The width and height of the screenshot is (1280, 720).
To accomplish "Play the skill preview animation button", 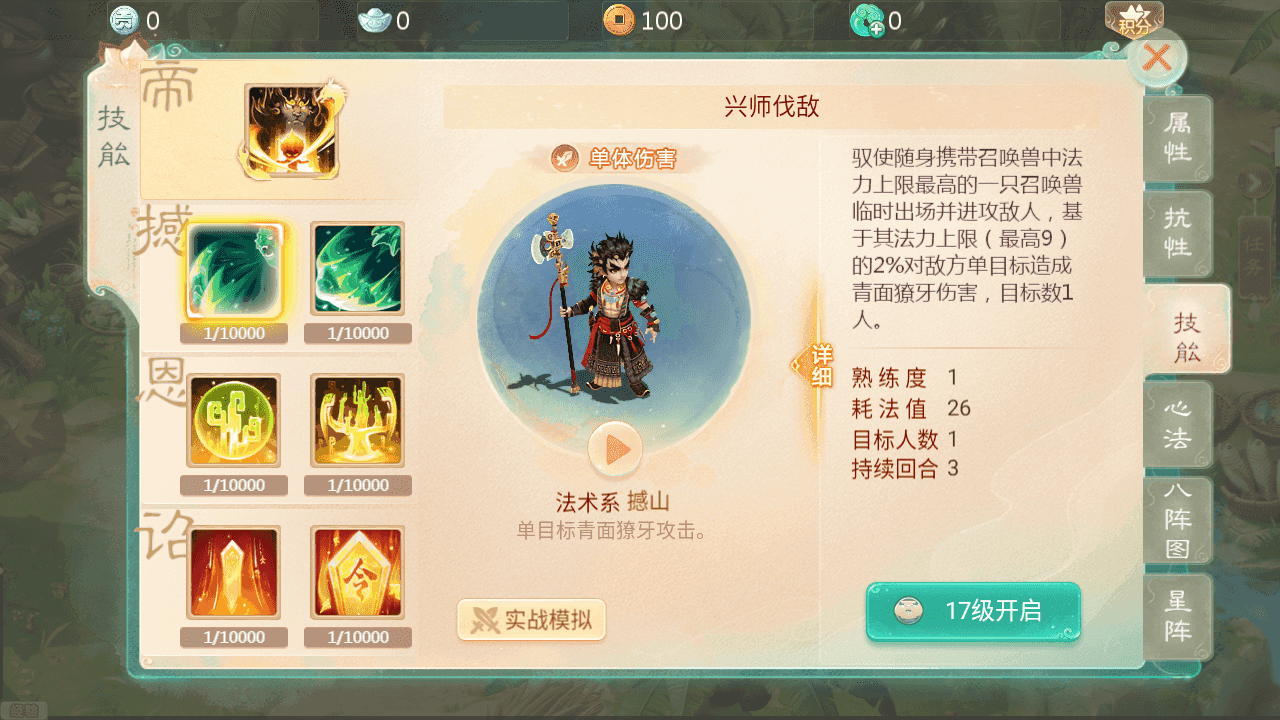I will tap(614, 449).
